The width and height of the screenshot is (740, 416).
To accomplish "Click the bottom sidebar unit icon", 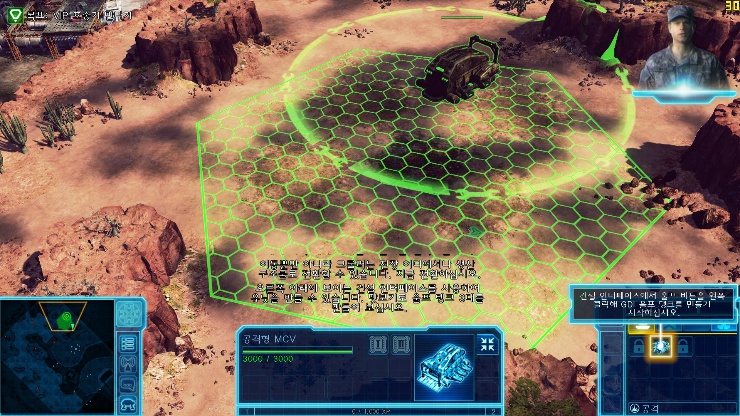I will 128,403.
